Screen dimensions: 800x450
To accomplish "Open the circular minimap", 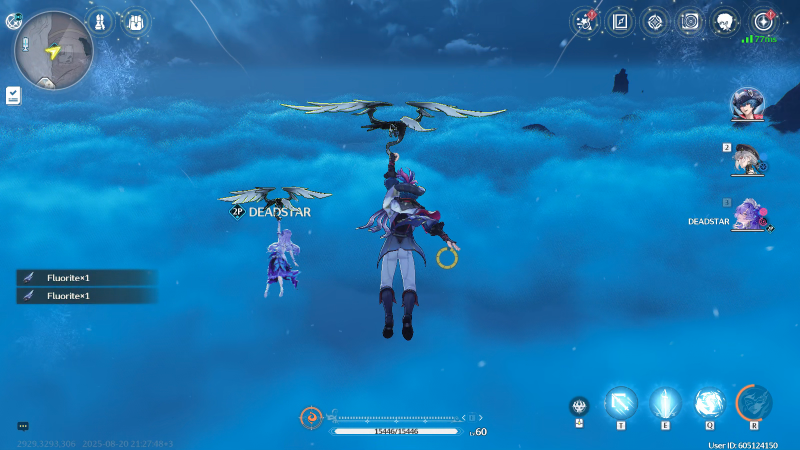I will click(54, 50).
